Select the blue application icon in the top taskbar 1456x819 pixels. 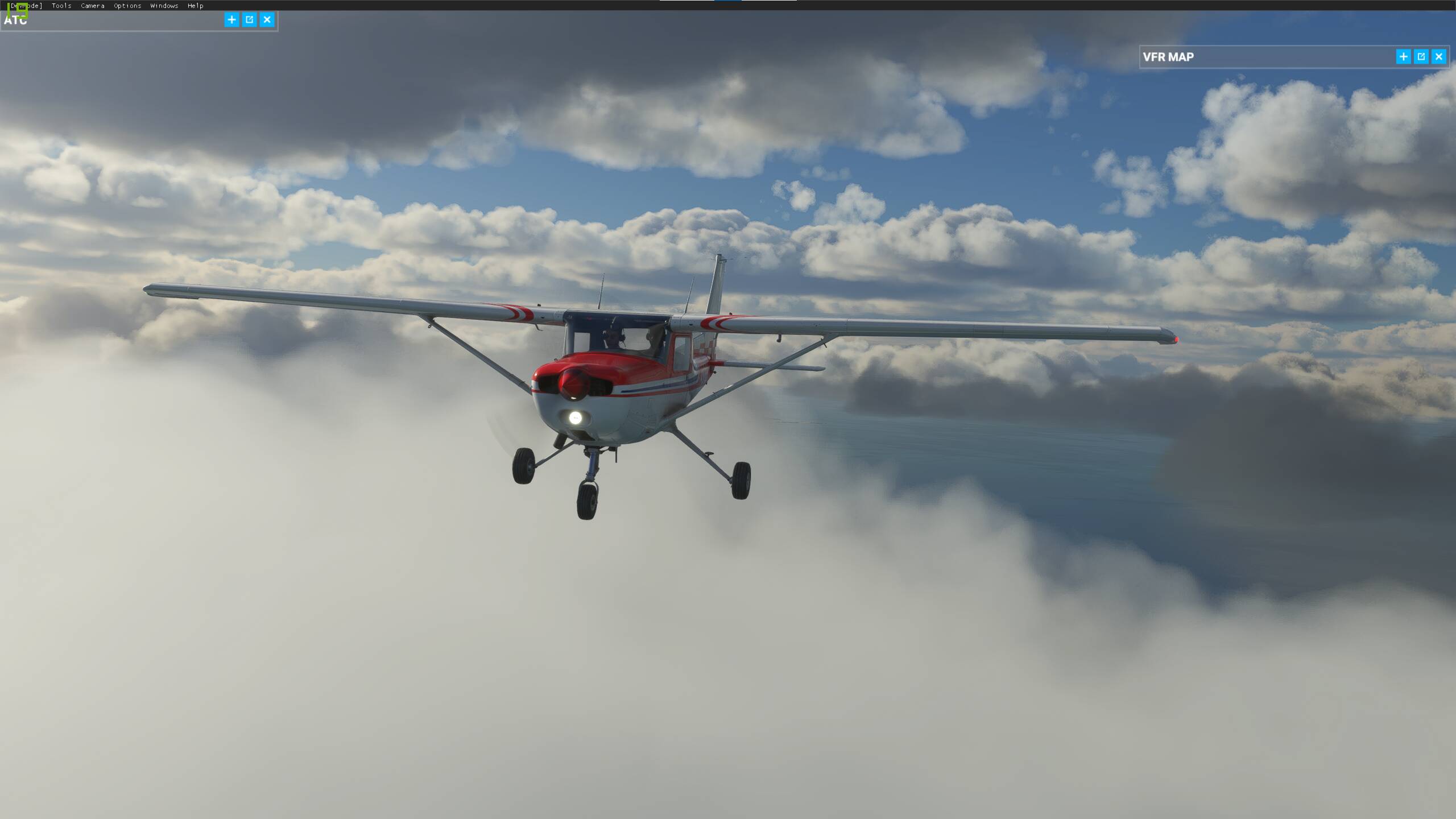tap(726, 2)
